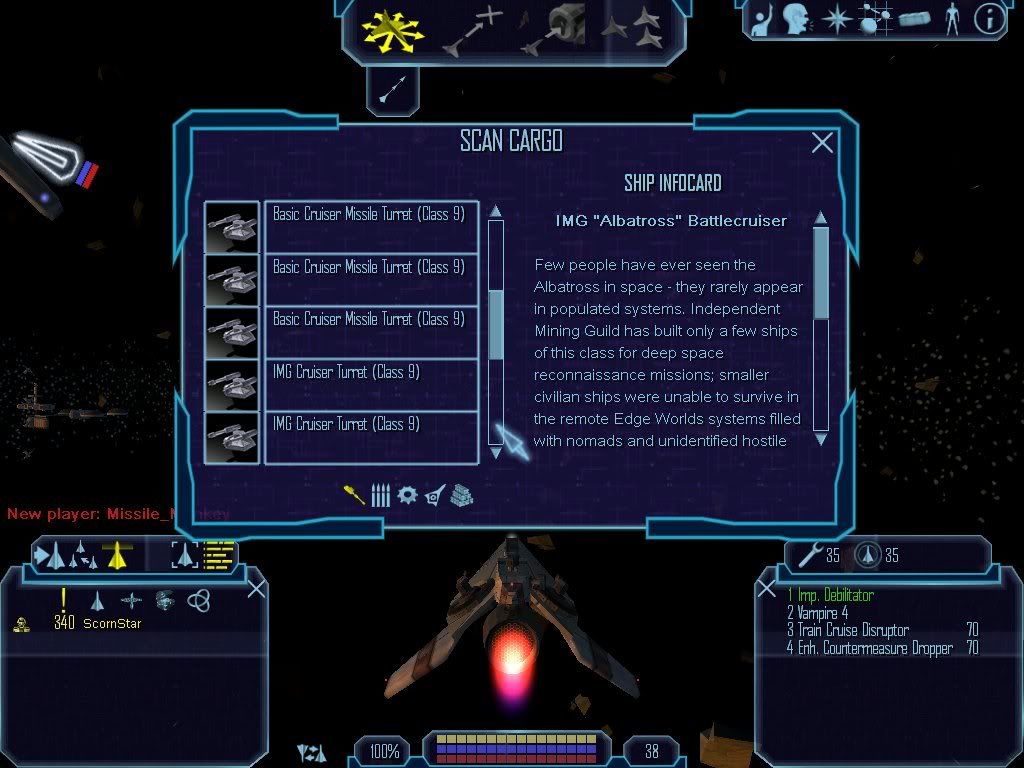This screenshot has height=768, width=1024.
Task: Show the cargo category with stacked crates icon
Action: tap(461, 495)
